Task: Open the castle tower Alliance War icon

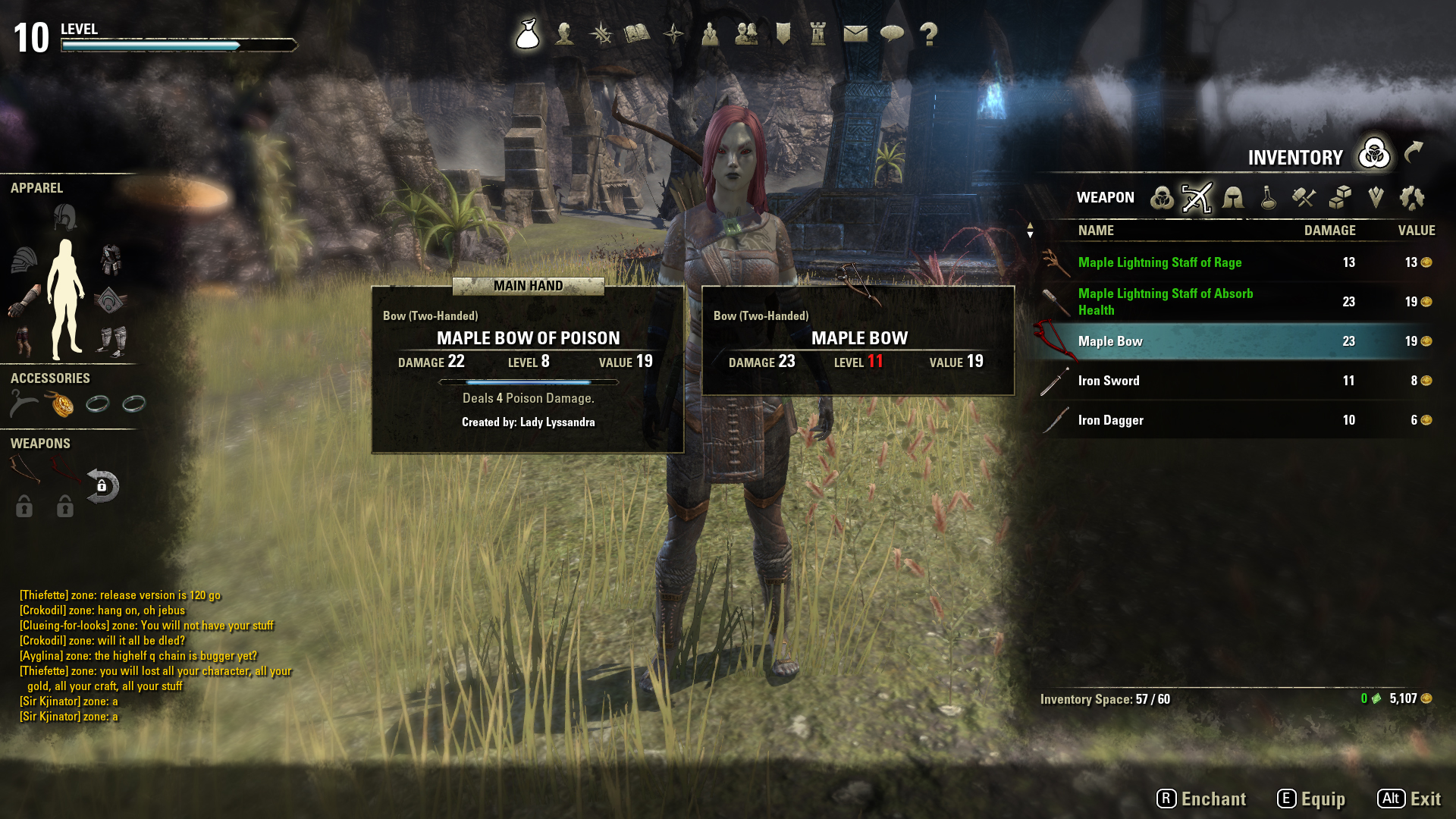Action: [818, 34]
